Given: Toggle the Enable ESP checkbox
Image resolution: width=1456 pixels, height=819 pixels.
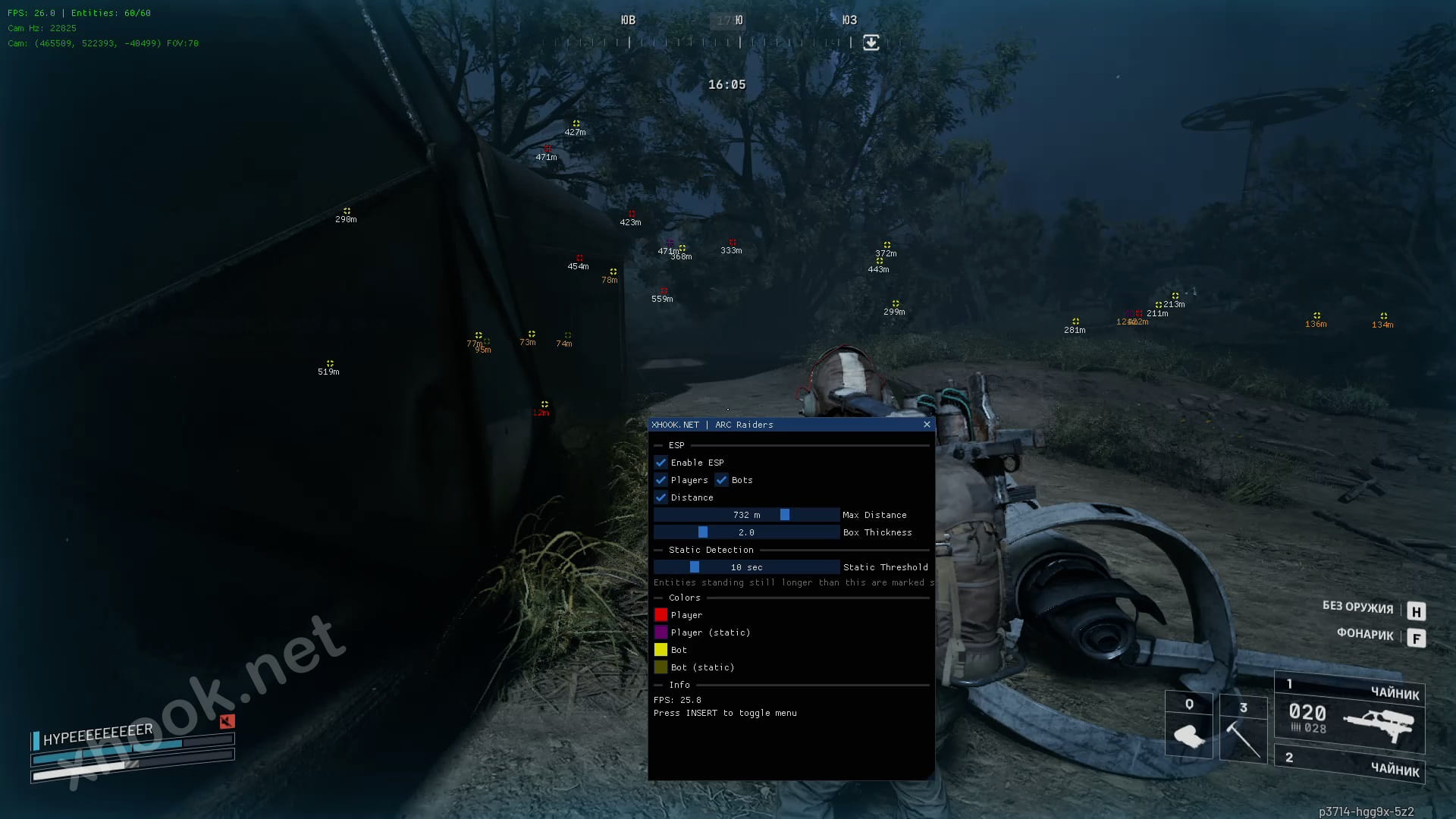Looking at the screenshot, I should [661, 463].
